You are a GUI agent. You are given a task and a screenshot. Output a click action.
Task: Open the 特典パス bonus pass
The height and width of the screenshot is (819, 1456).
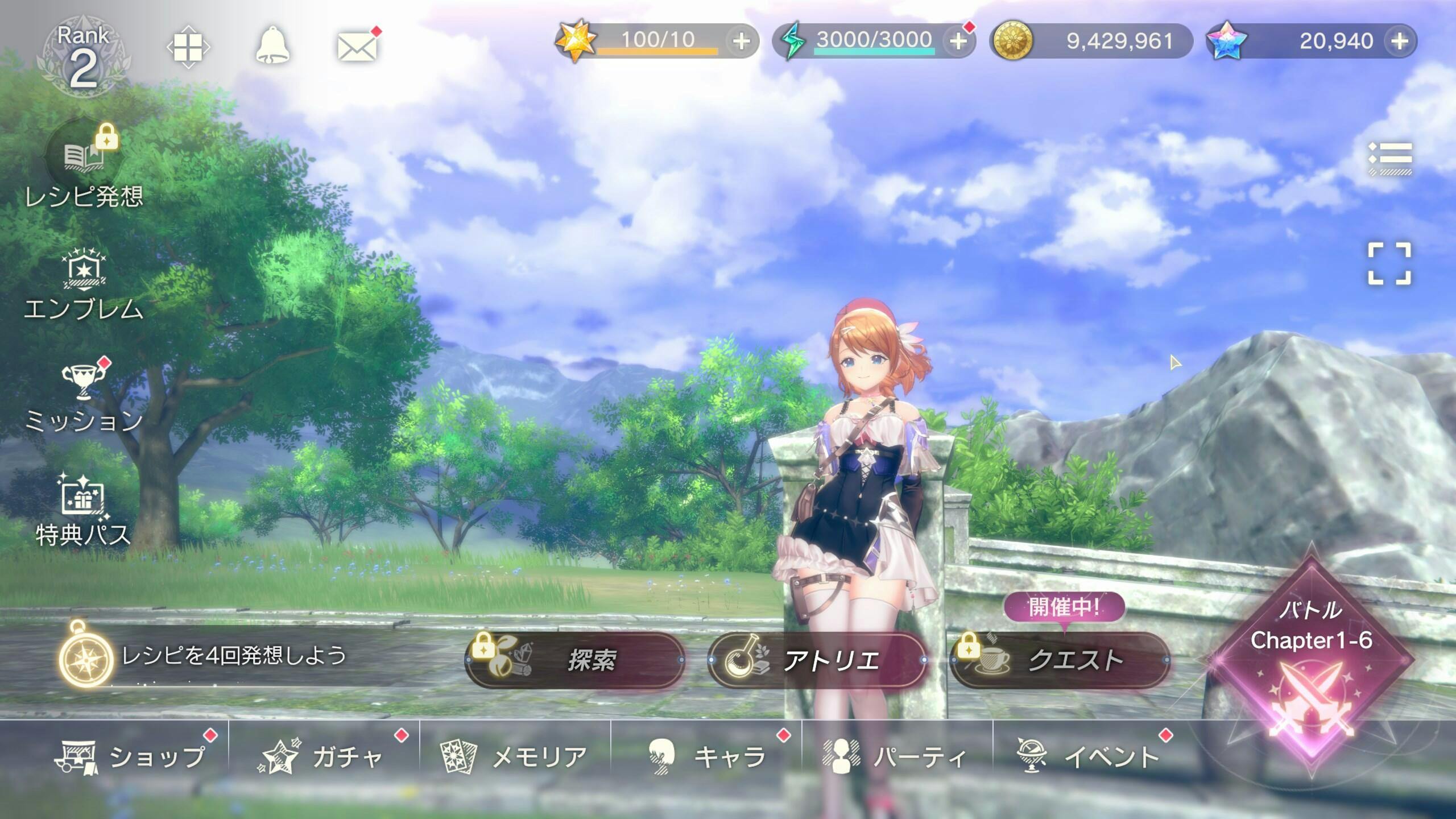pos(83,510)
